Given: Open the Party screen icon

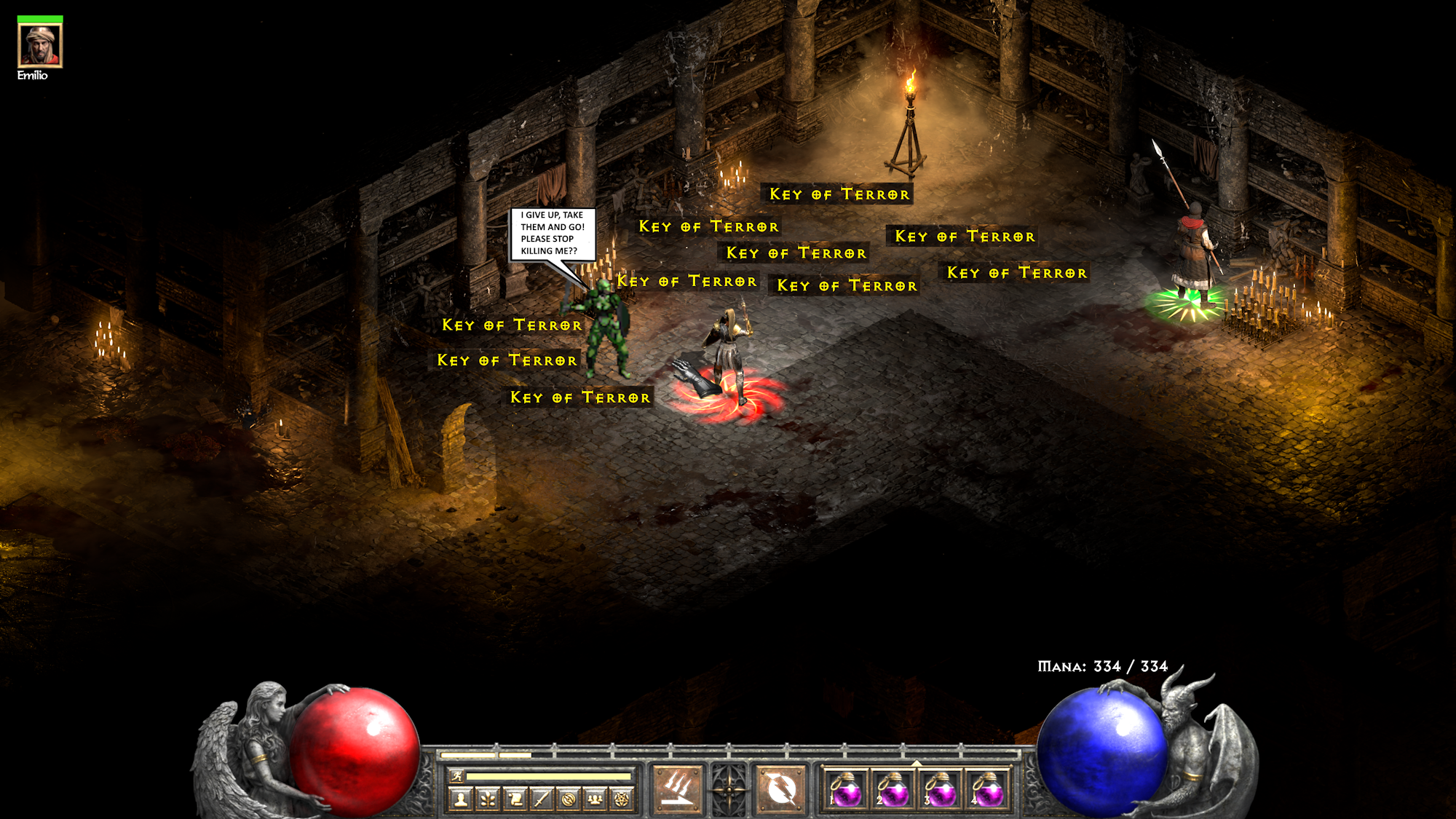Looking at the screenshot, I should pos(594,799).
